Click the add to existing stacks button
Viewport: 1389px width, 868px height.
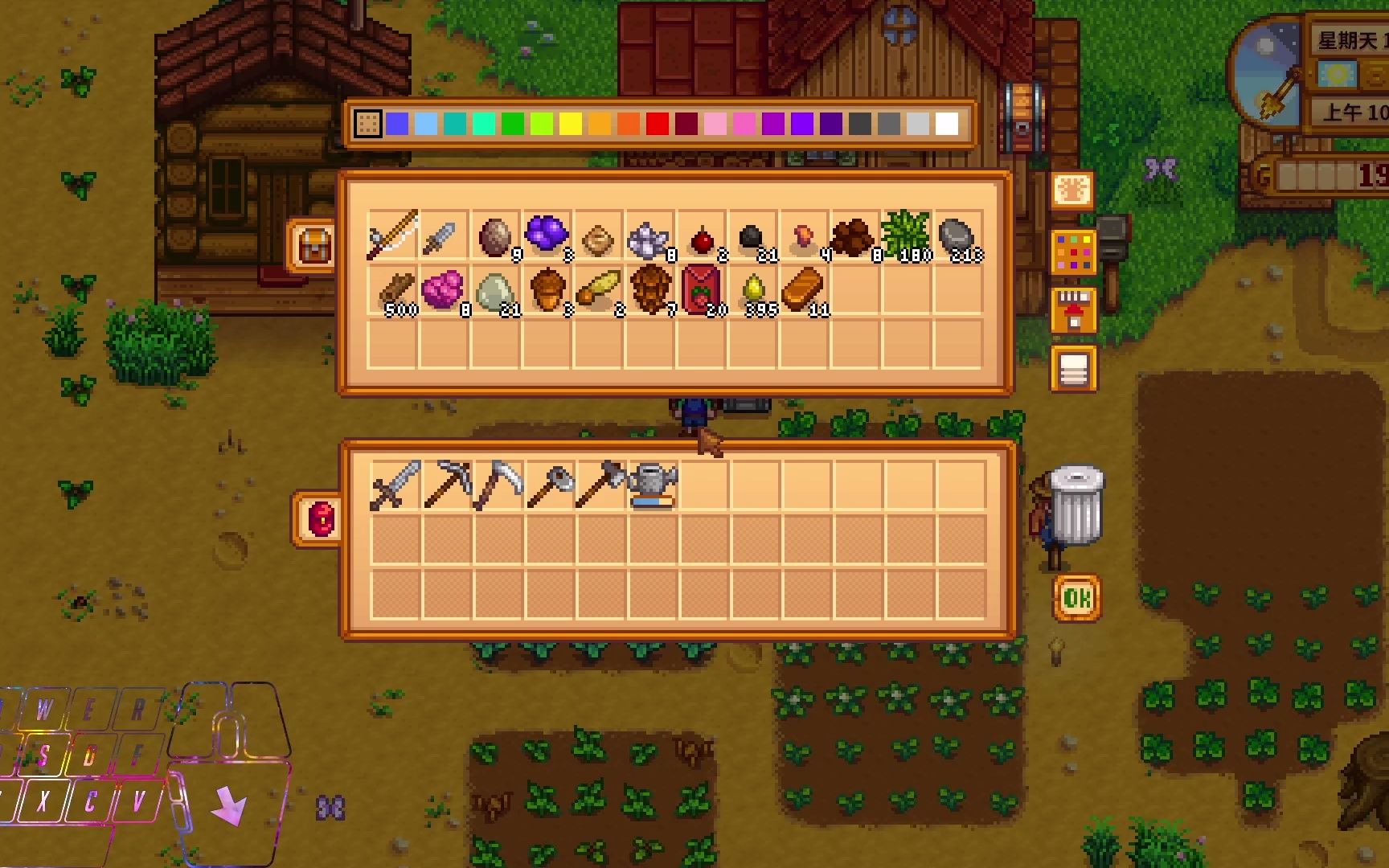tap(1074, 309)
